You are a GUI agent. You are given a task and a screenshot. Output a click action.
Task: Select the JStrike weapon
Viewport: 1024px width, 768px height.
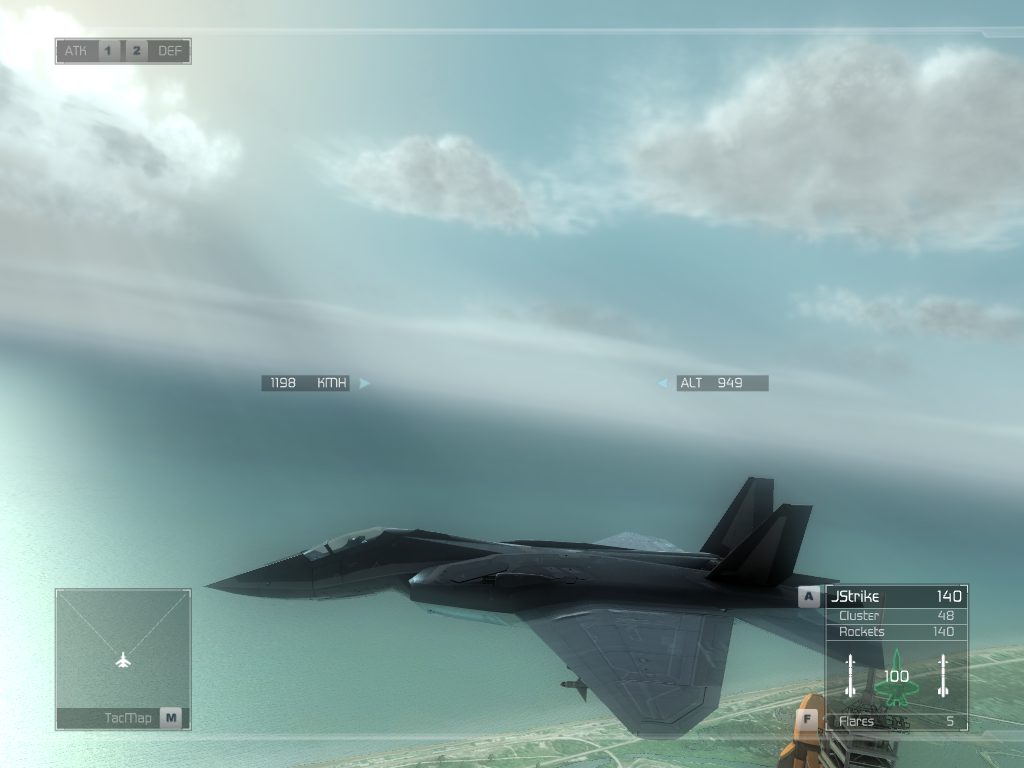(895, 597)
